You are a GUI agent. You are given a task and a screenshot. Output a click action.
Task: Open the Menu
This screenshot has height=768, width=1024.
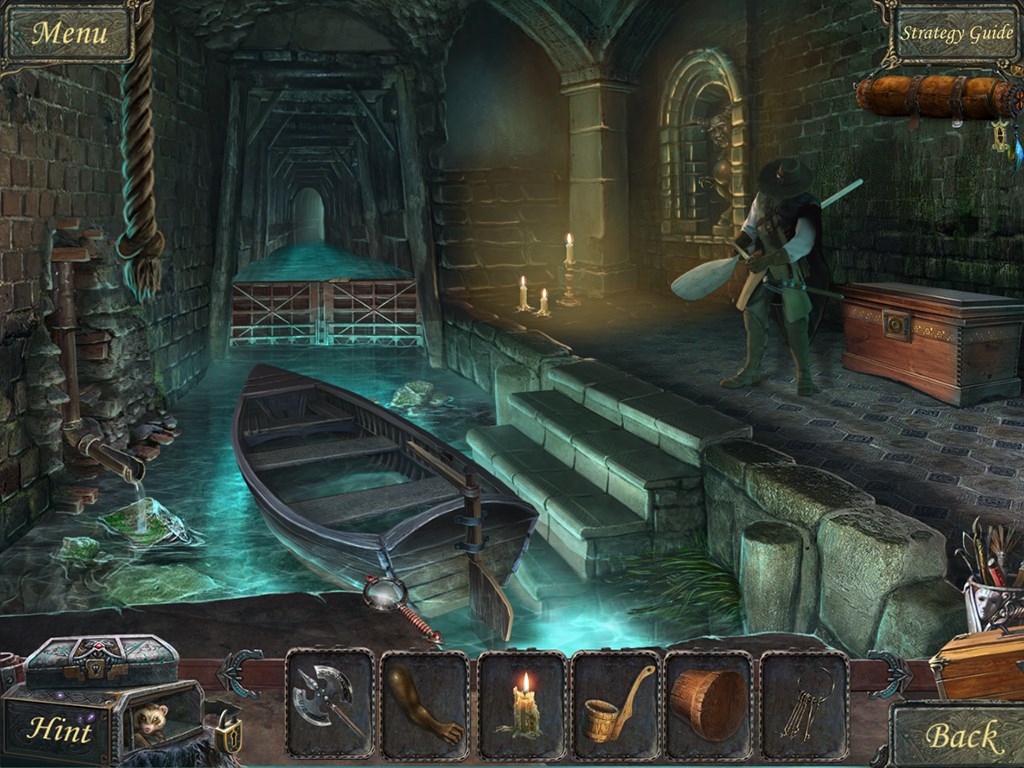coord(68,33)
